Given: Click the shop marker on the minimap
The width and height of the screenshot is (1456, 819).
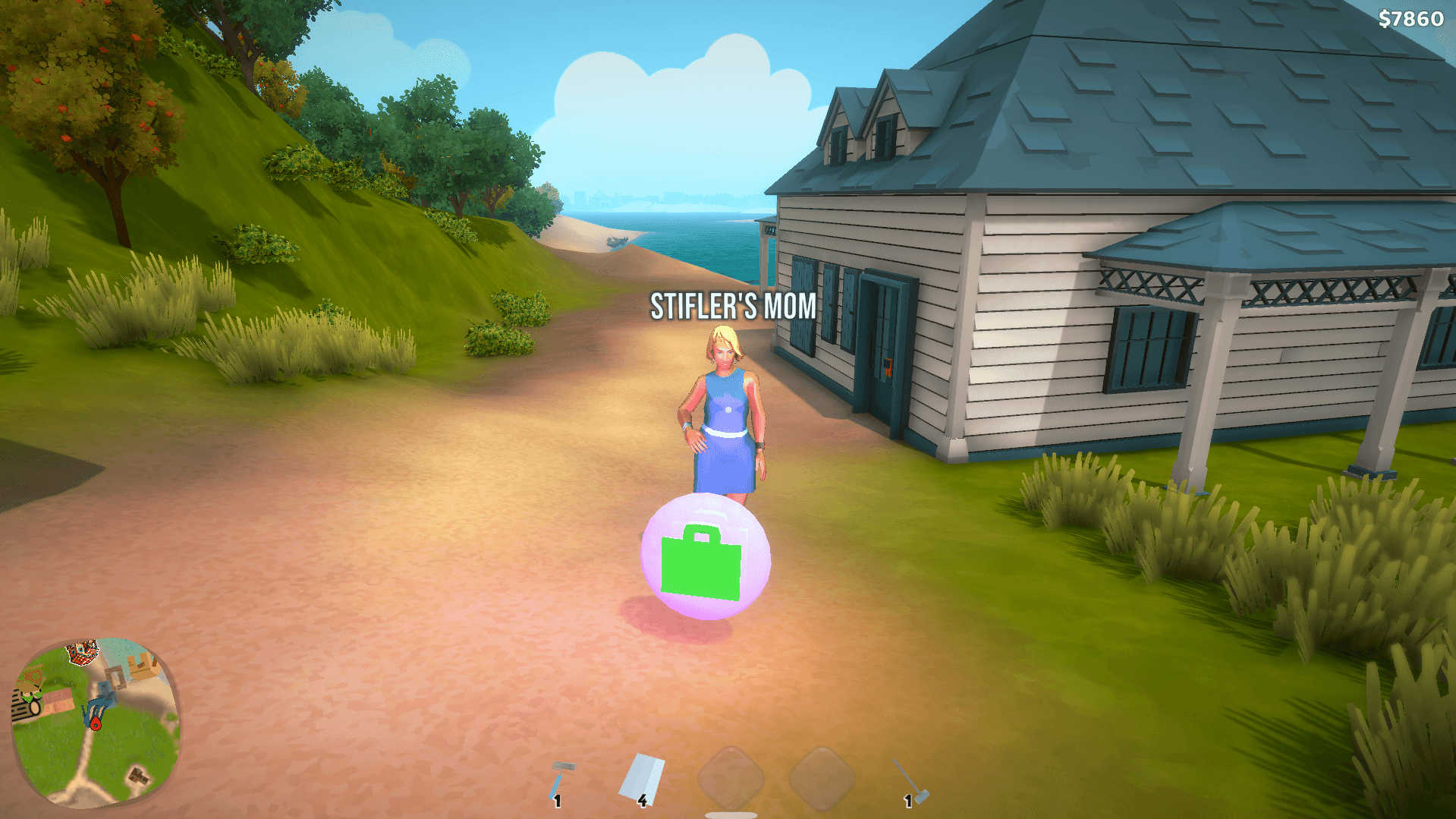Looking at the screenshot, I should [x=82, y=651].
